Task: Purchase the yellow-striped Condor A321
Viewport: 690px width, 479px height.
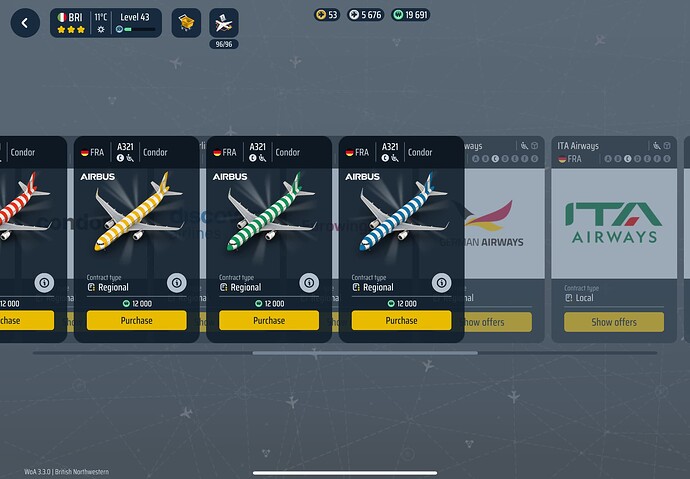Action: click(x=136, y=321)
